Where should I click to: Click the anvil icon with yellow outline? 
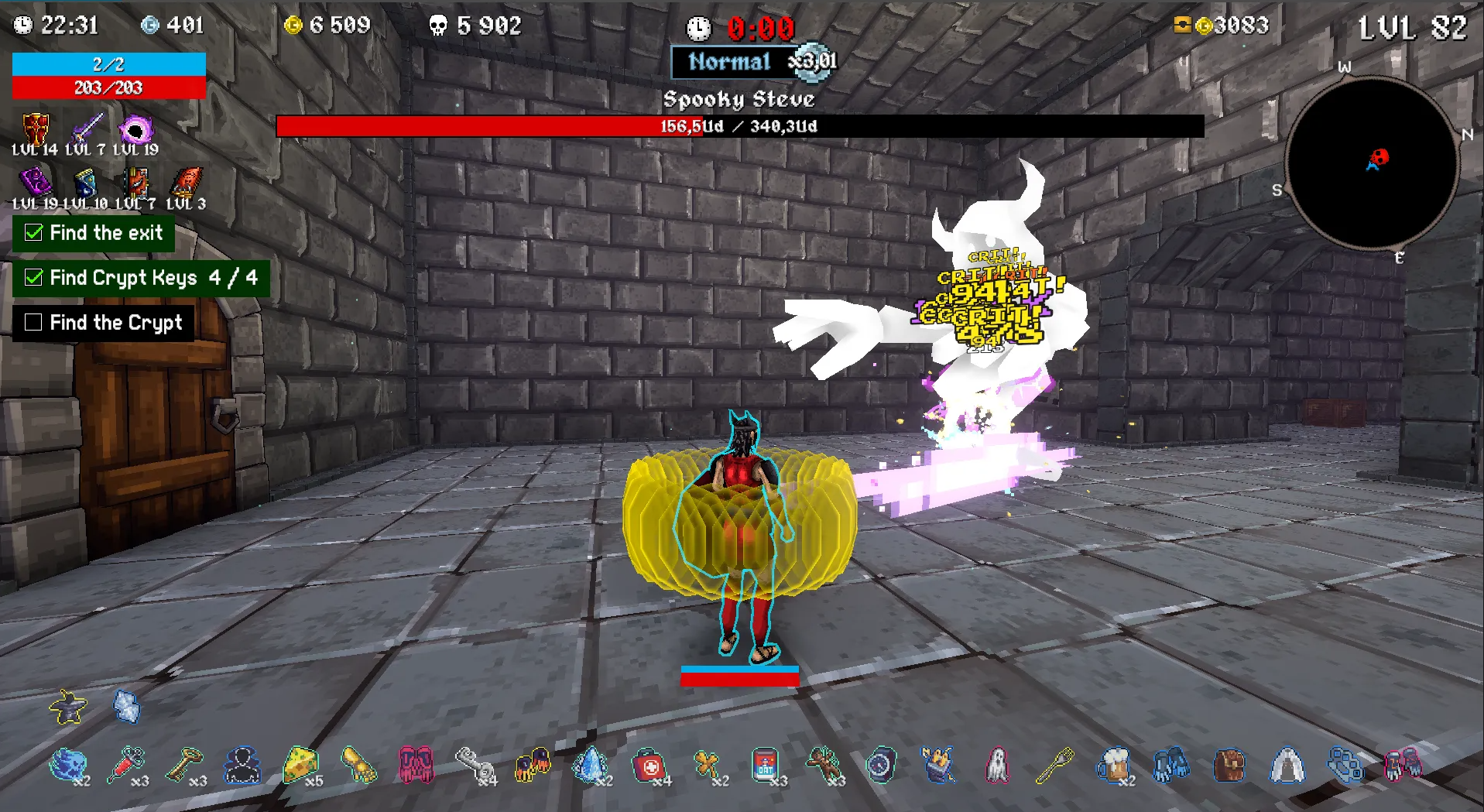68,706
